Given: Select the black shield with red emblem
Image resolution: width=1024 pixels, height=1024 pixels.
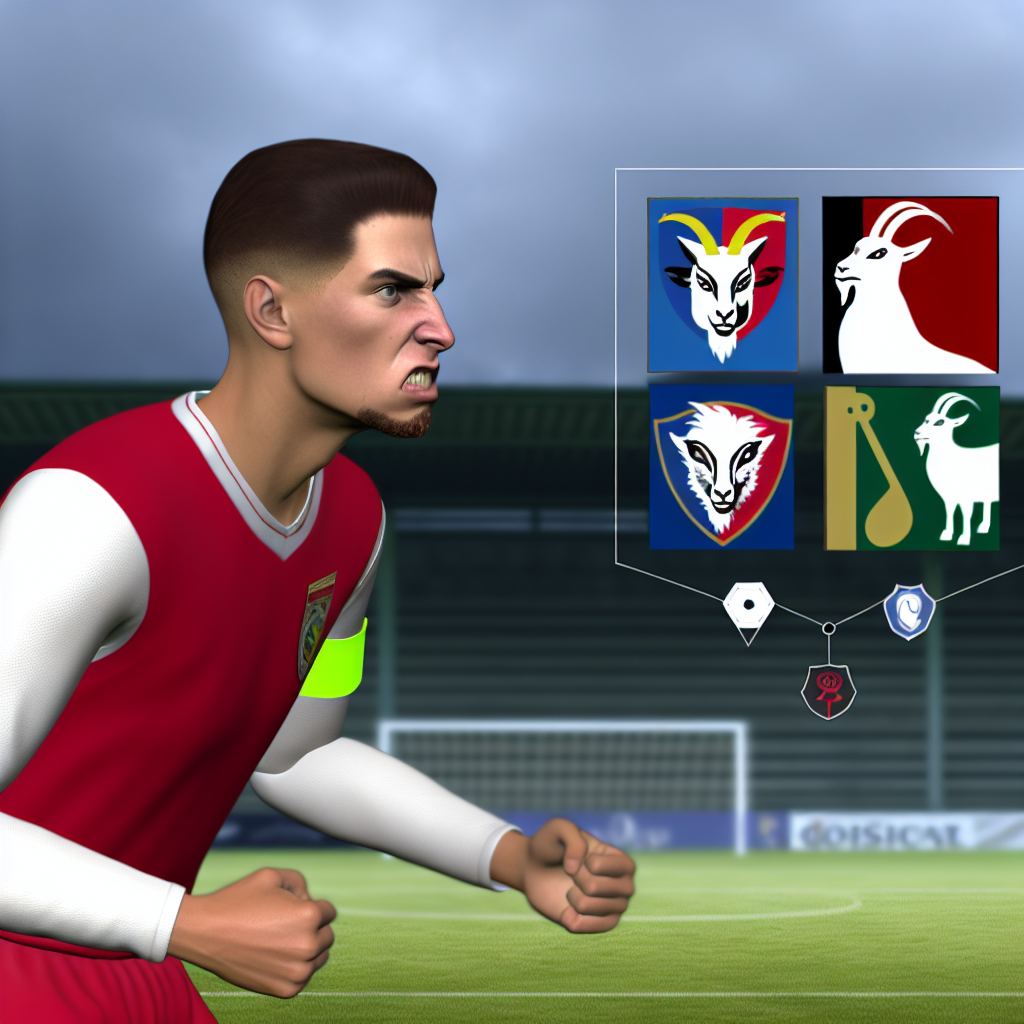Looking at the screenshot, I should [828, 690].
